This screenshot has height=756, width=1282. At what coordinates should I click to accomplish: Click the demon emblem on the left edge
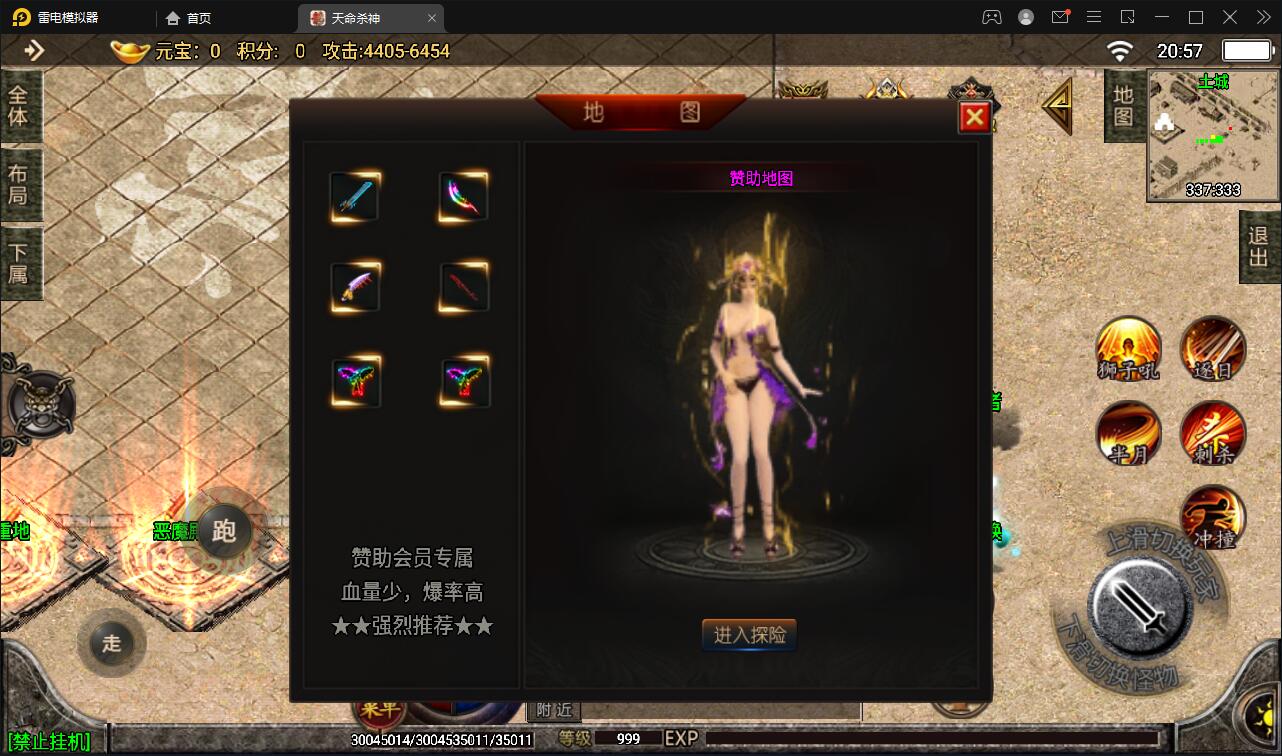[x=42, y=404]
